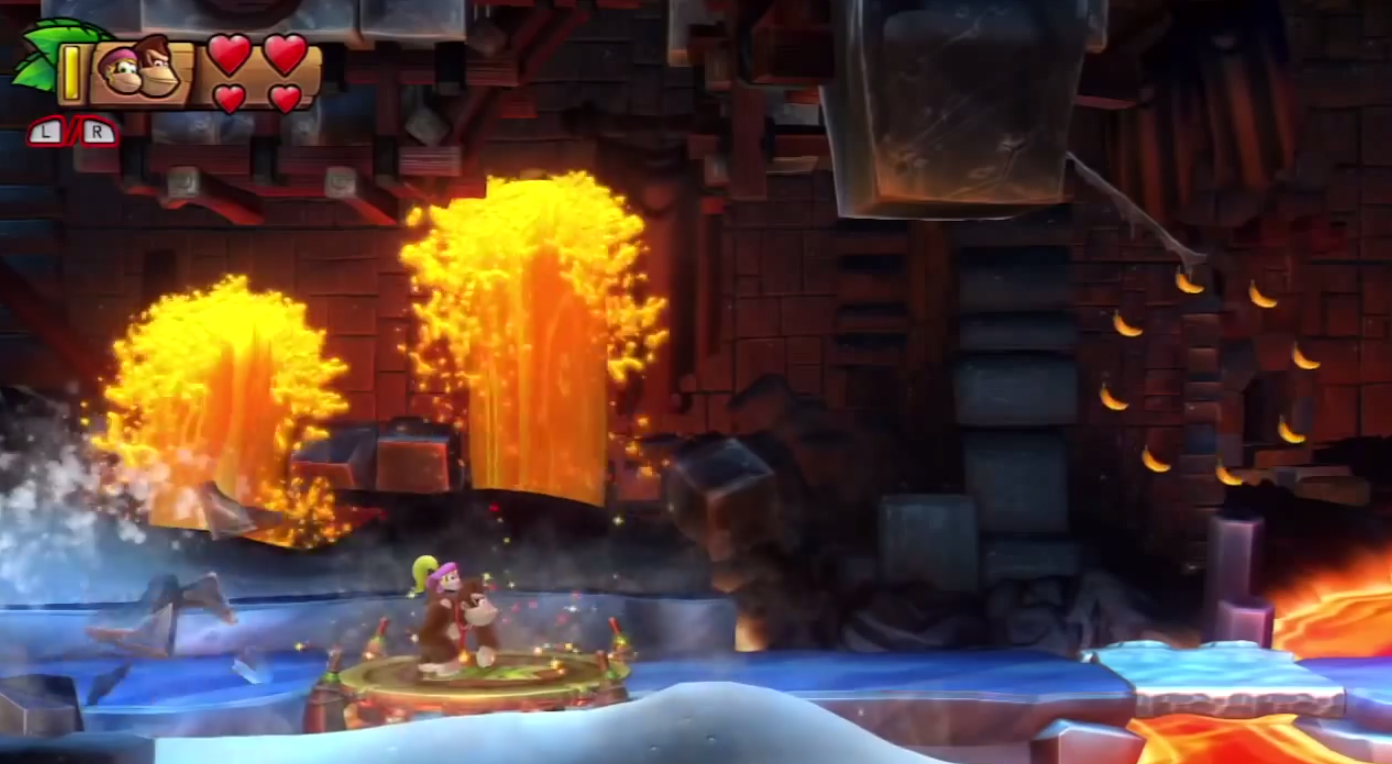Click the R shoulder button prompt
Viewport: 1392px width, 764px height.
[x=98, y=132]
